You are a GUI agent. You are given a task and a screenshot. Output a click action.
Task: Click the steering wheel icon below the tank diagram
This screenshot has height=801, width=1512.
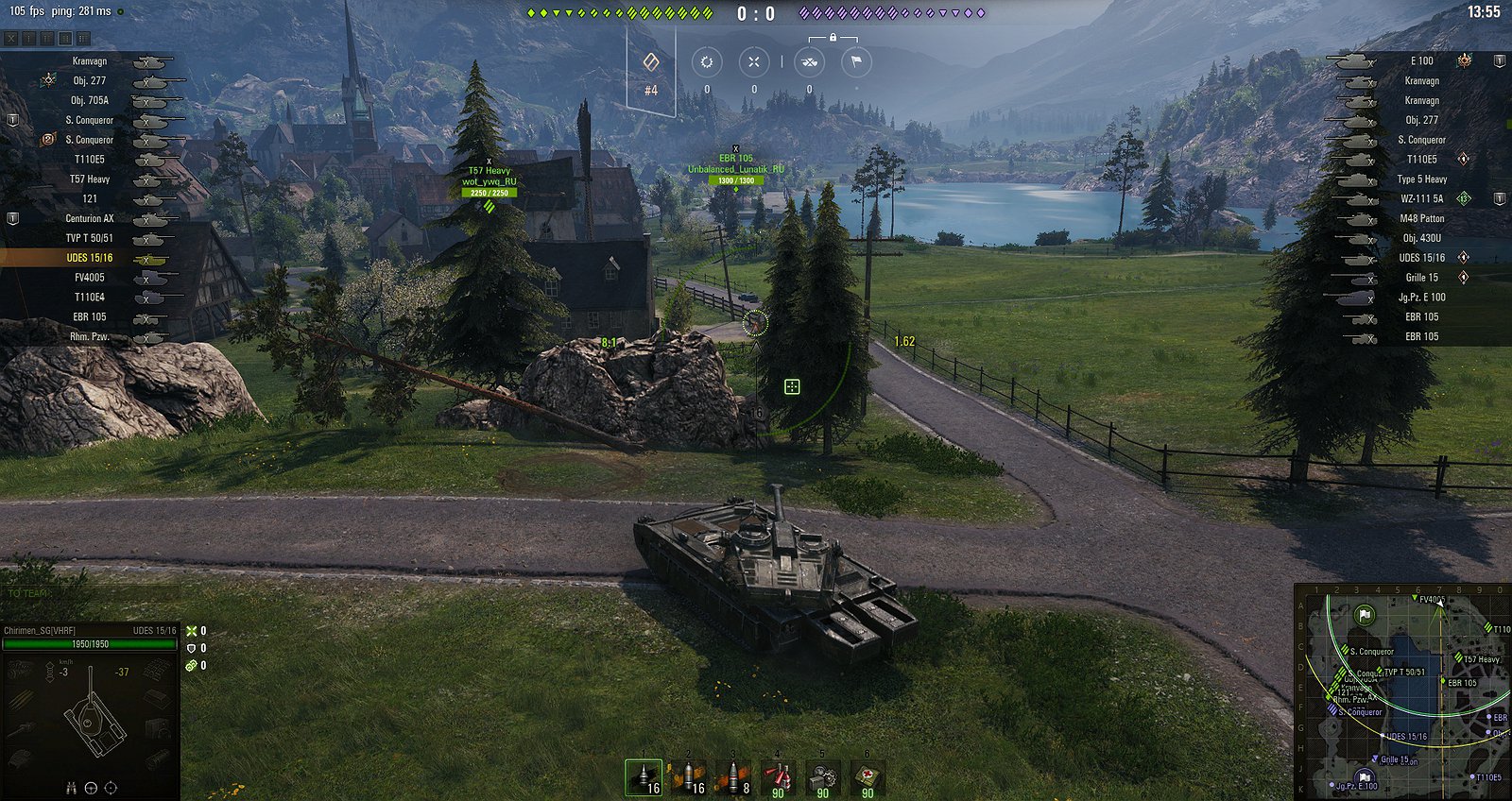tap(91, 789)
